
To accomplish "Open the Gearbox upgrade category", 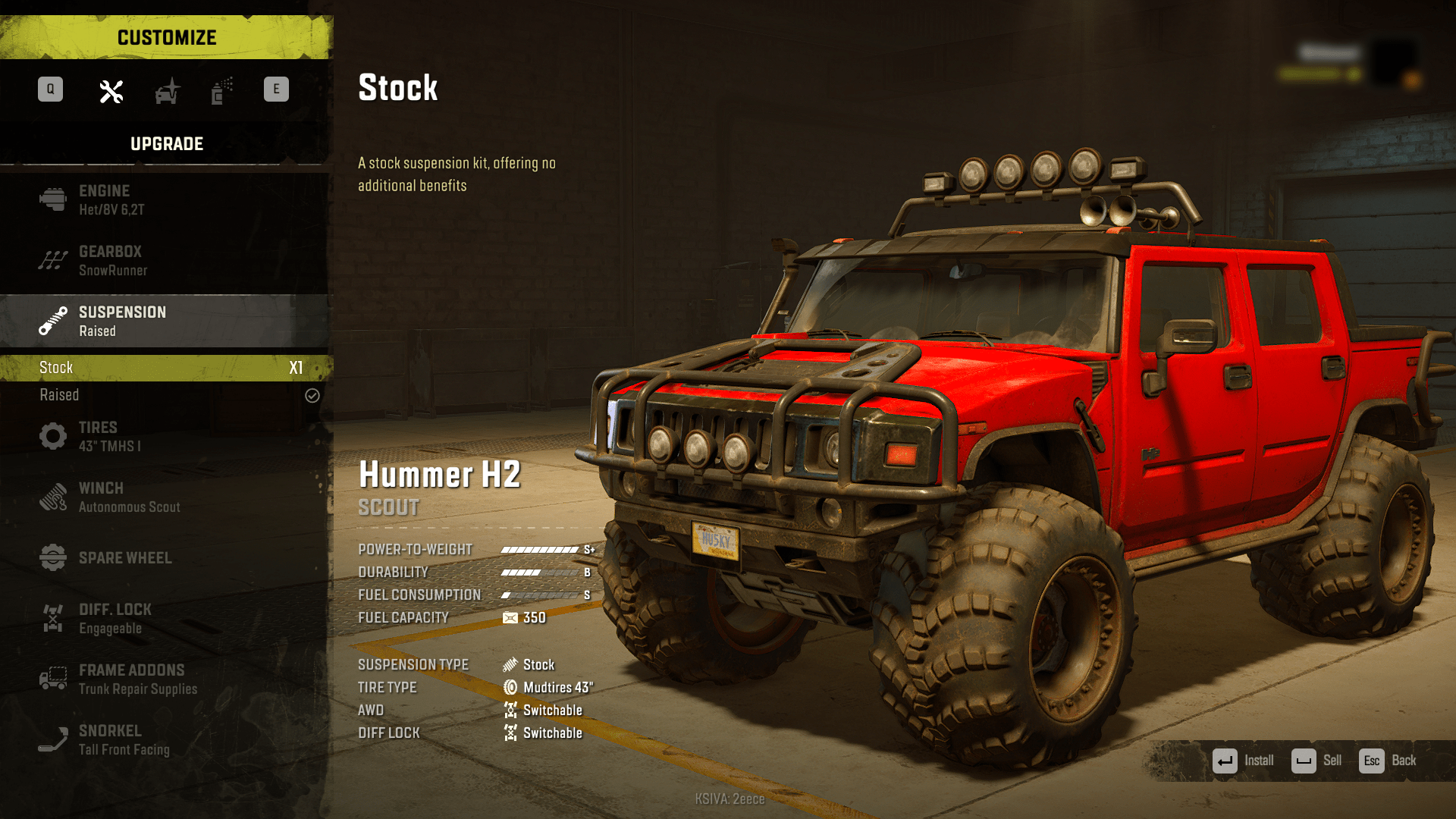I will (x=165, y=261).
